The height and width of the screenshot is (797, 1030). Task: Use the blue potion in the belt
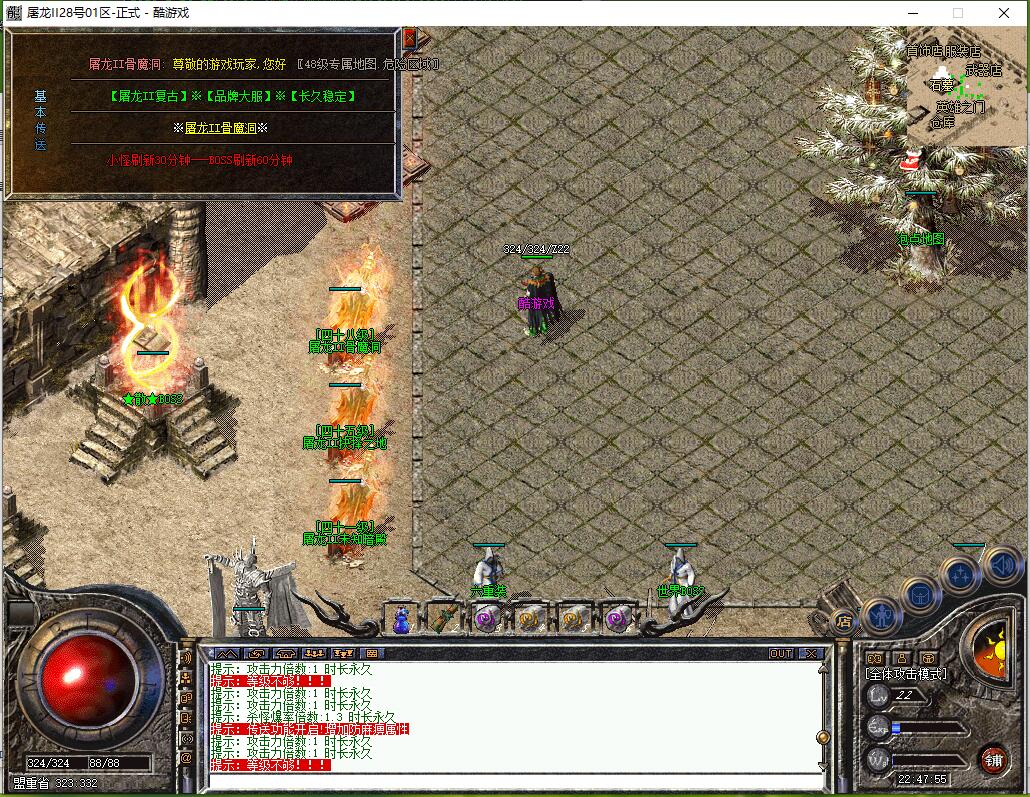pos(401,621)
